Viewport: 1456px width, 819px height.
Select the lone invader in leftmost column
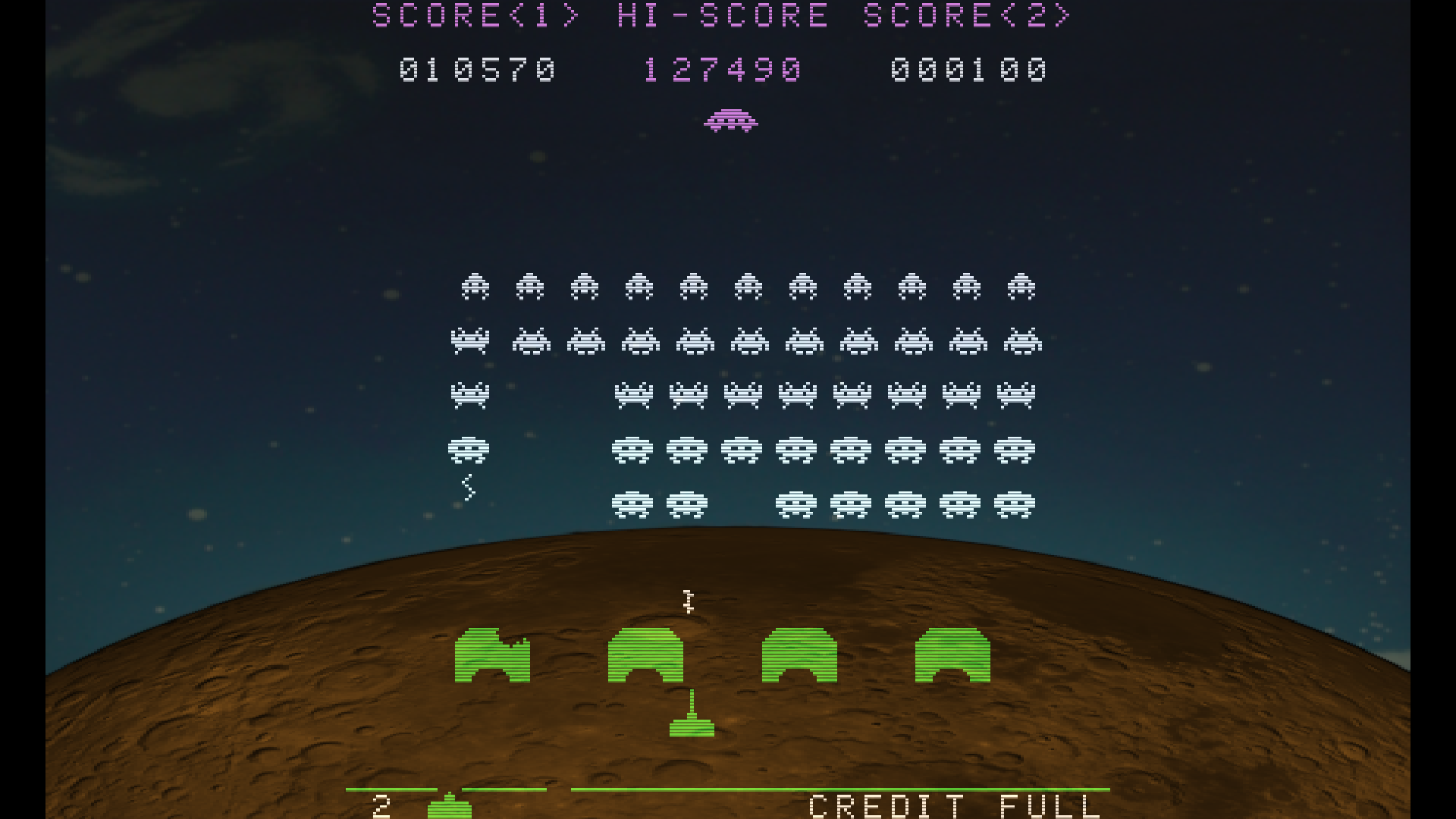[x=469, y=447]
